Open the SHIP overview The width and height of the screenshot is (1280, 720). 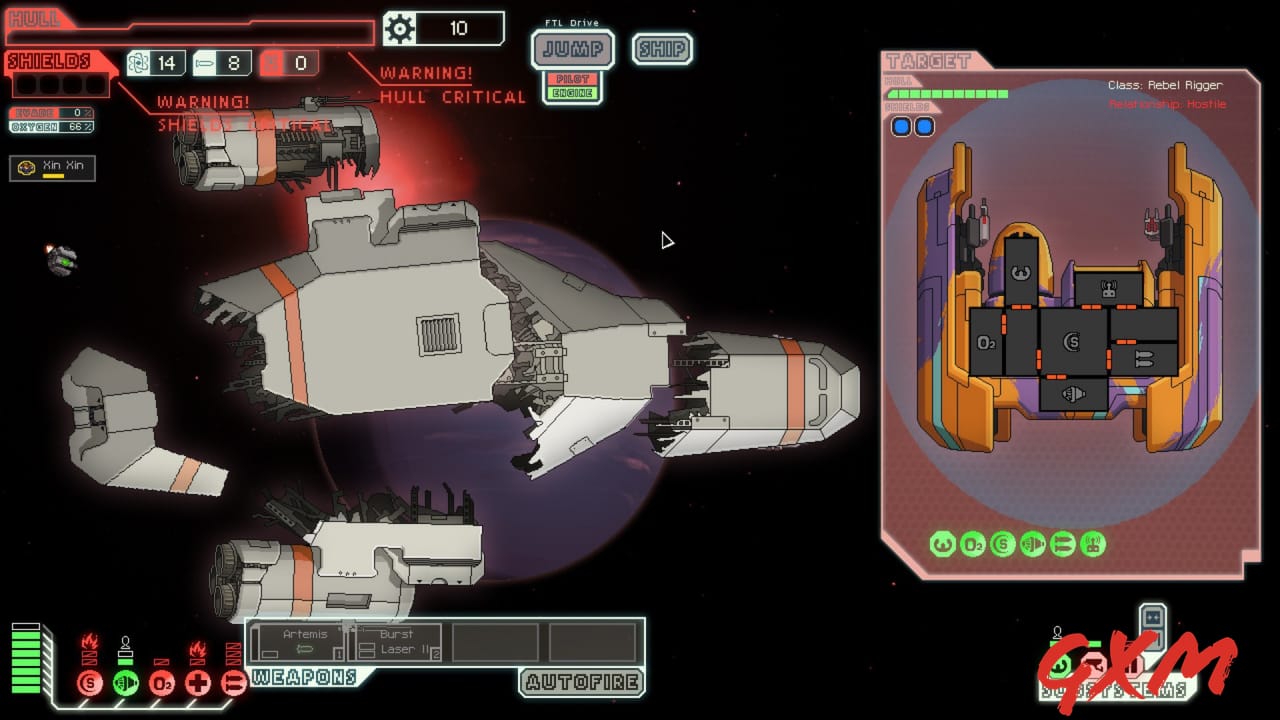click(x=662, y=49)
